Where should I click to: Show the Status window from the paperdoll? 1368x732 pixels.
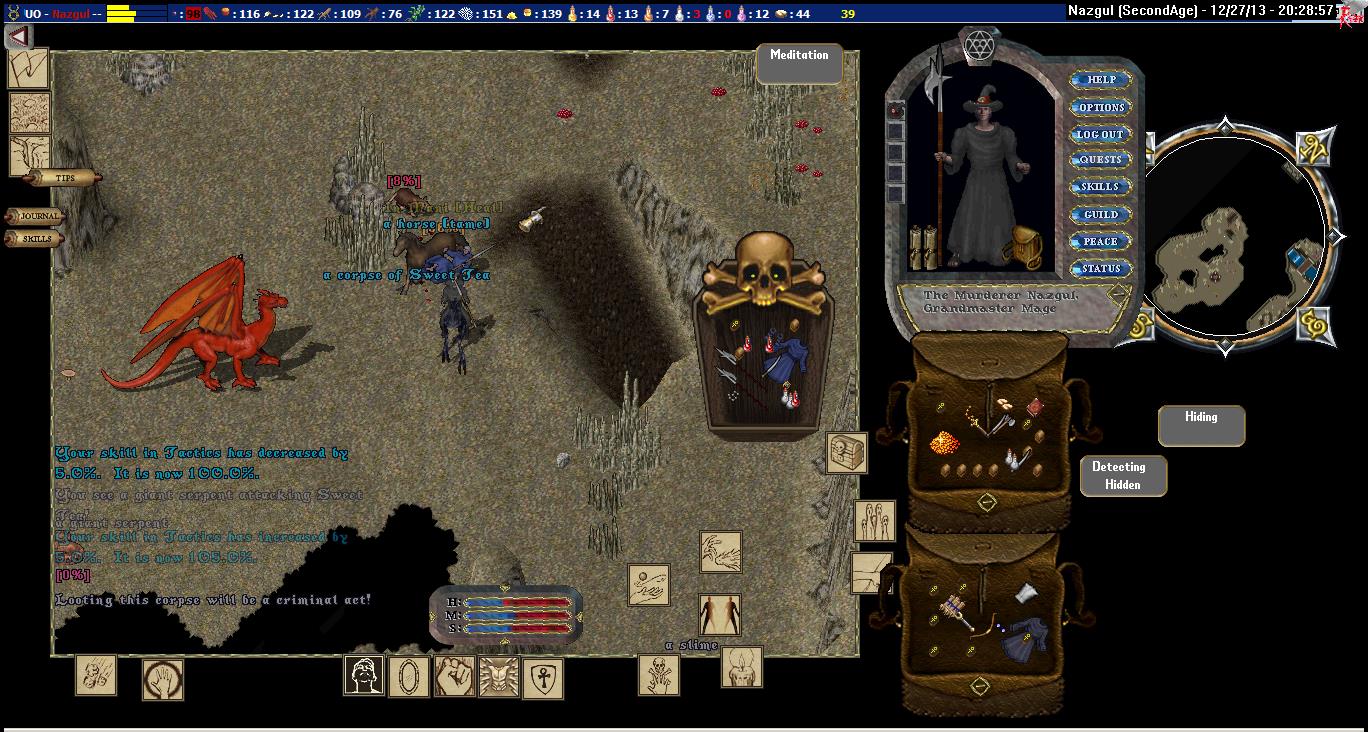click(1101, 268)
